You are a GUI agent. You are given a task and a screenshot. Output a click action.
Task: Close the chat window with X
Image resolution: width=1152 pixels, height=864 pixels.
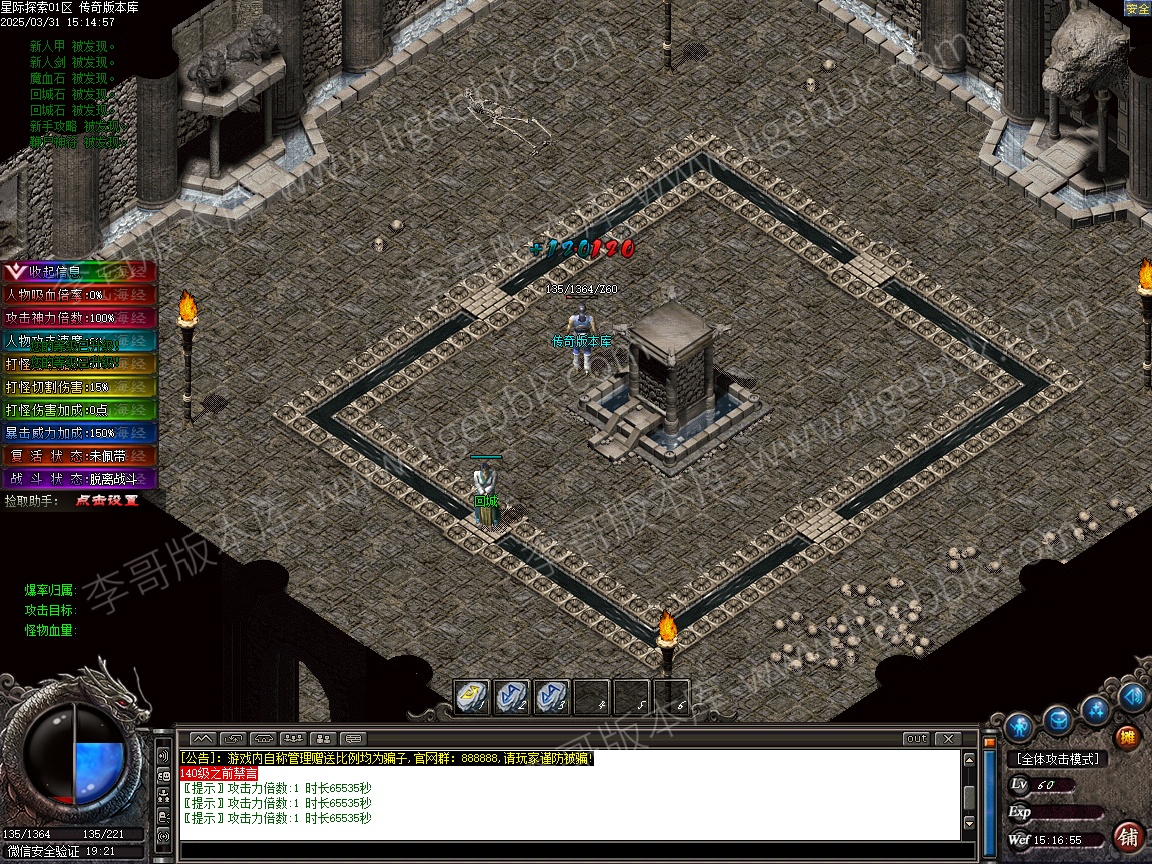[947, 739]
